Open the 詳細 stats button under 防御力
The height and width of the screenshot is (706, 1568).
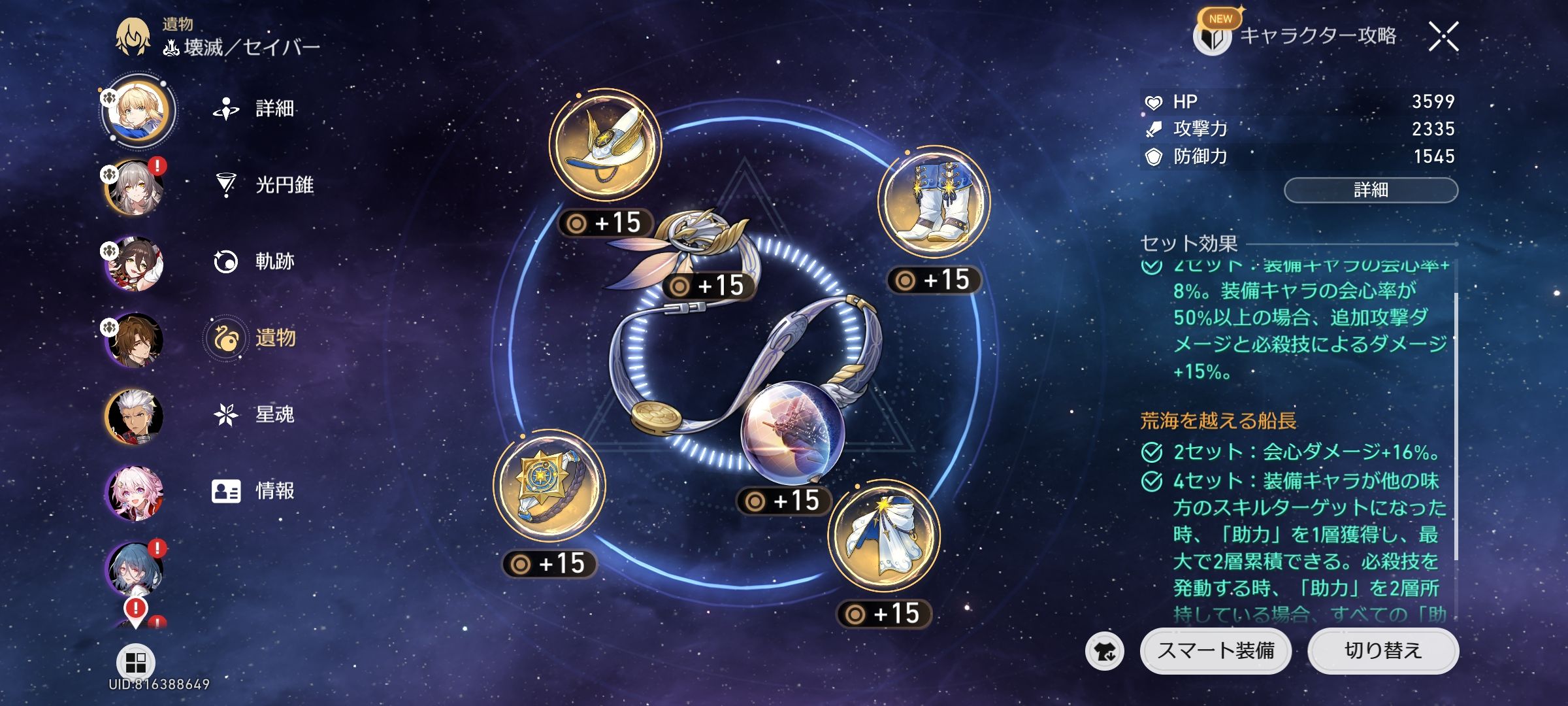coord(1371,190)
